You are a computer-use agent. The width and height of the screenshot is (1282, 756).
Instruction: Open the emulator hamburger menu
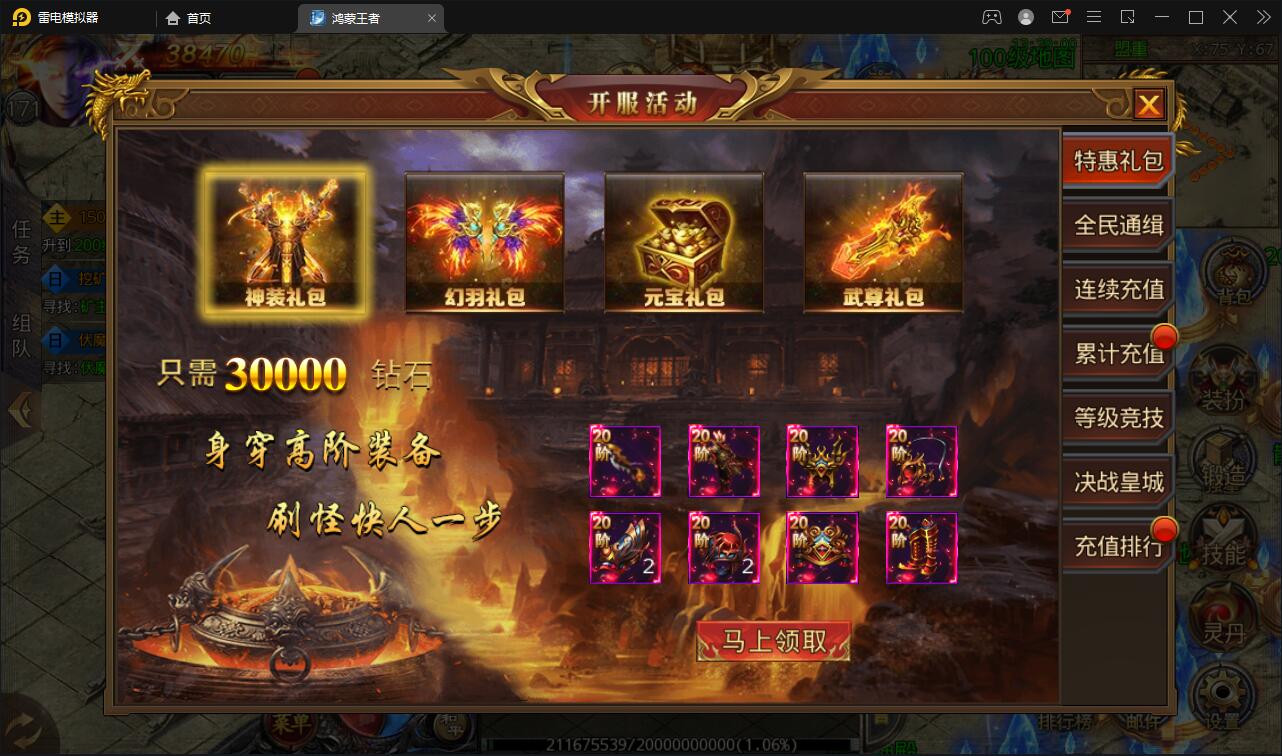tap(1095, 17)
